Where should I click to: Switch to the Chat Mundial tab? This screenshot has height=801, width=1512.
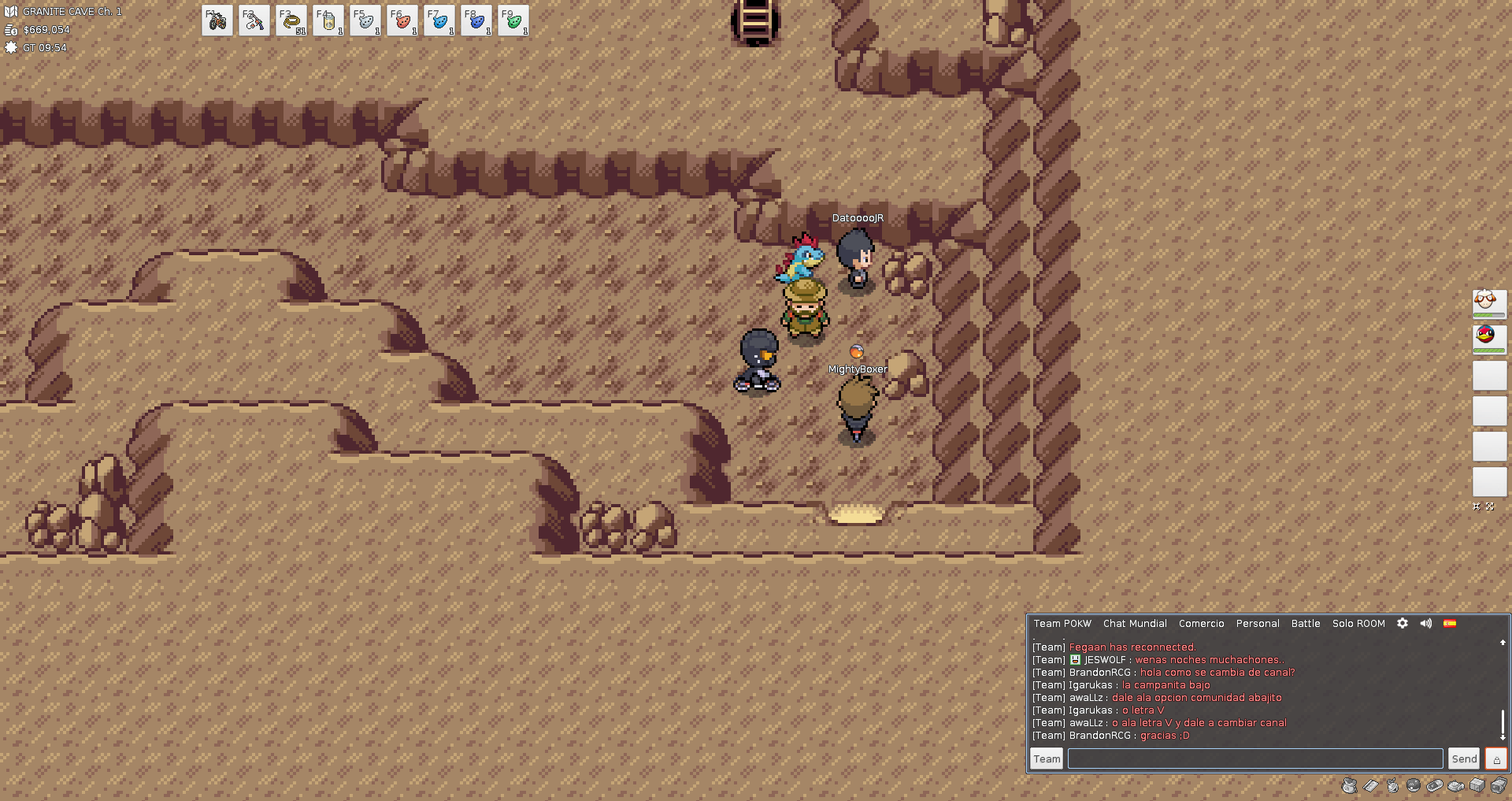(x=1135, y=624)
